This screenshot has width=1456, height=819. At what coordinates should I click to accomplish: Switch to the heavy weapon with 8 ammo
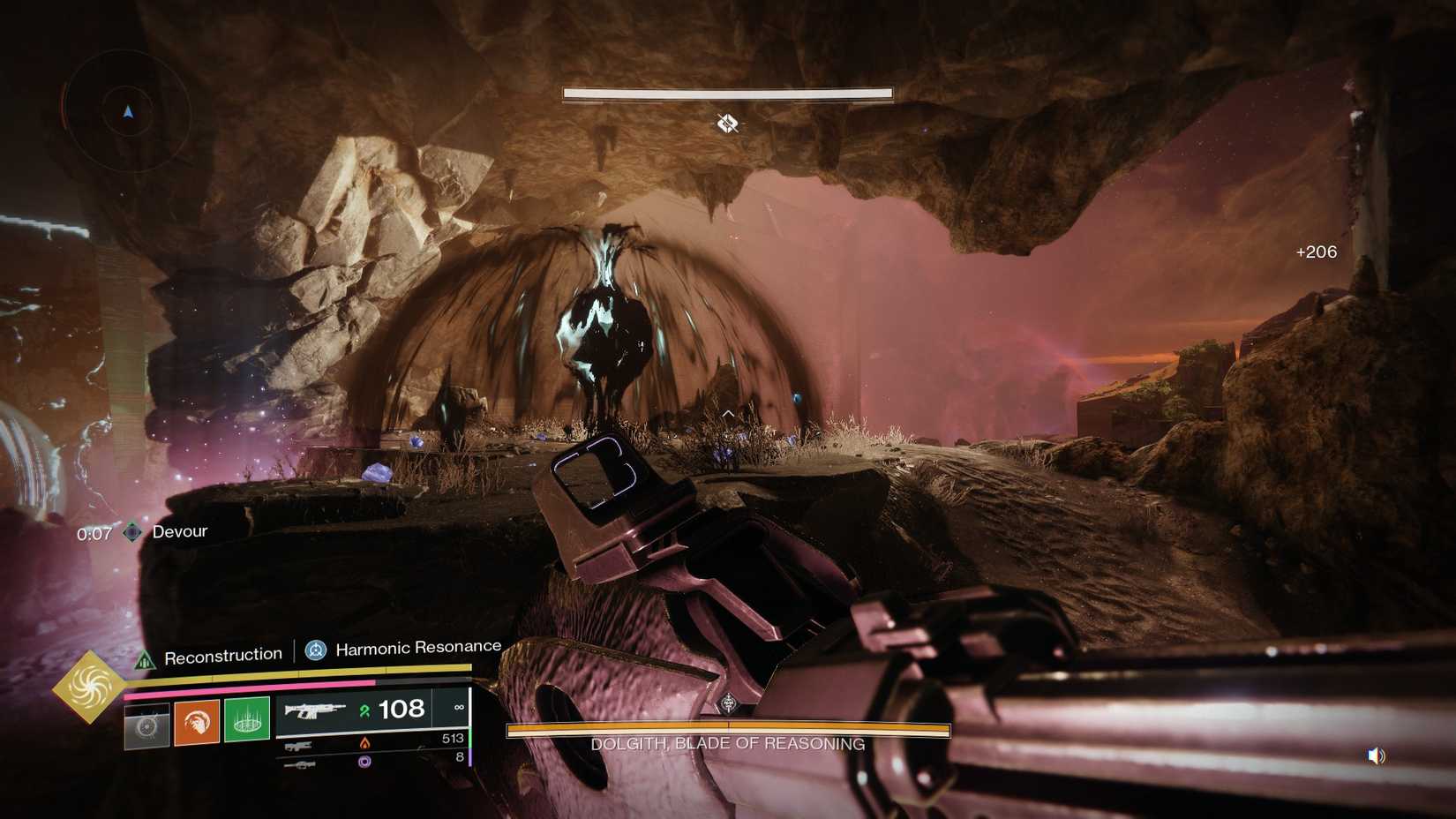click(x=300, y=764)
